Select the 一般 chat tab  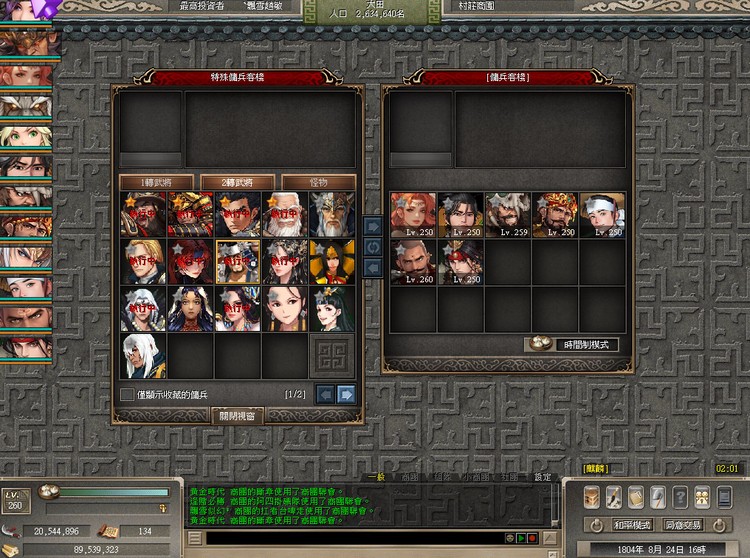click(375, 477)
